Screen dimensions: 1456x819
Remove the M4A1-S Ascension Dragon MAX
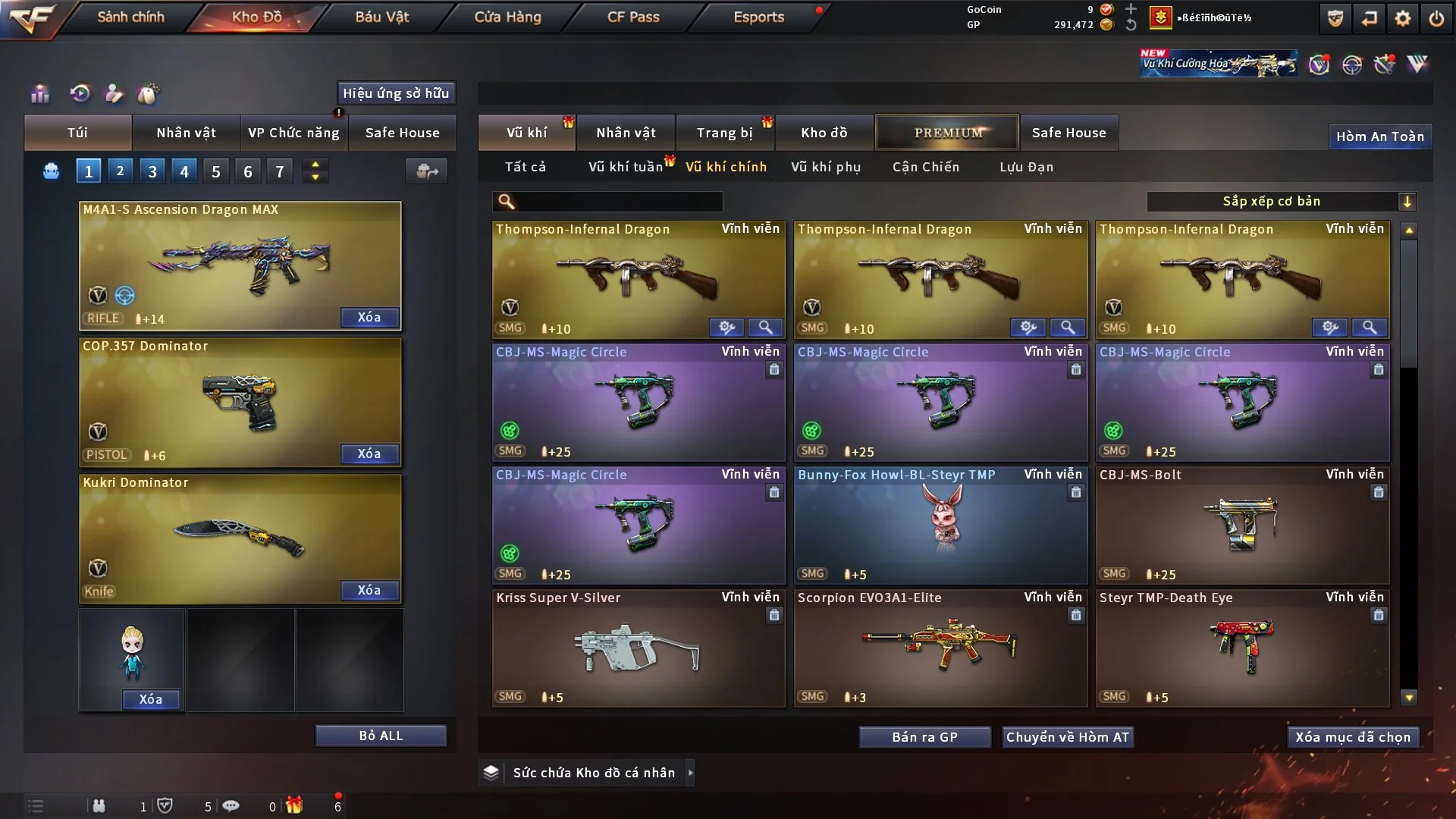(x=369, y=317)
